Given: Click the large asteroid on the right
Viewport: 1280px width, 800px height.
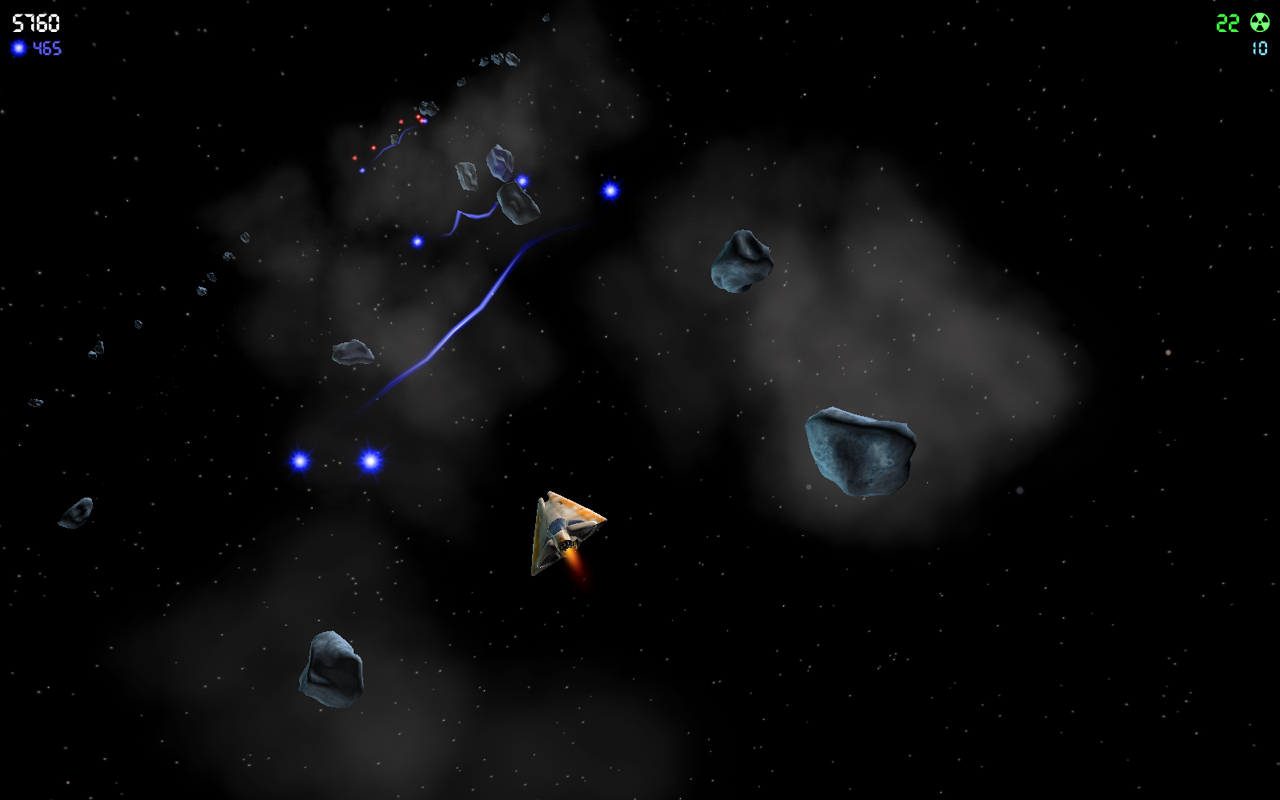Looking at the screenshot, I should 862,448.
